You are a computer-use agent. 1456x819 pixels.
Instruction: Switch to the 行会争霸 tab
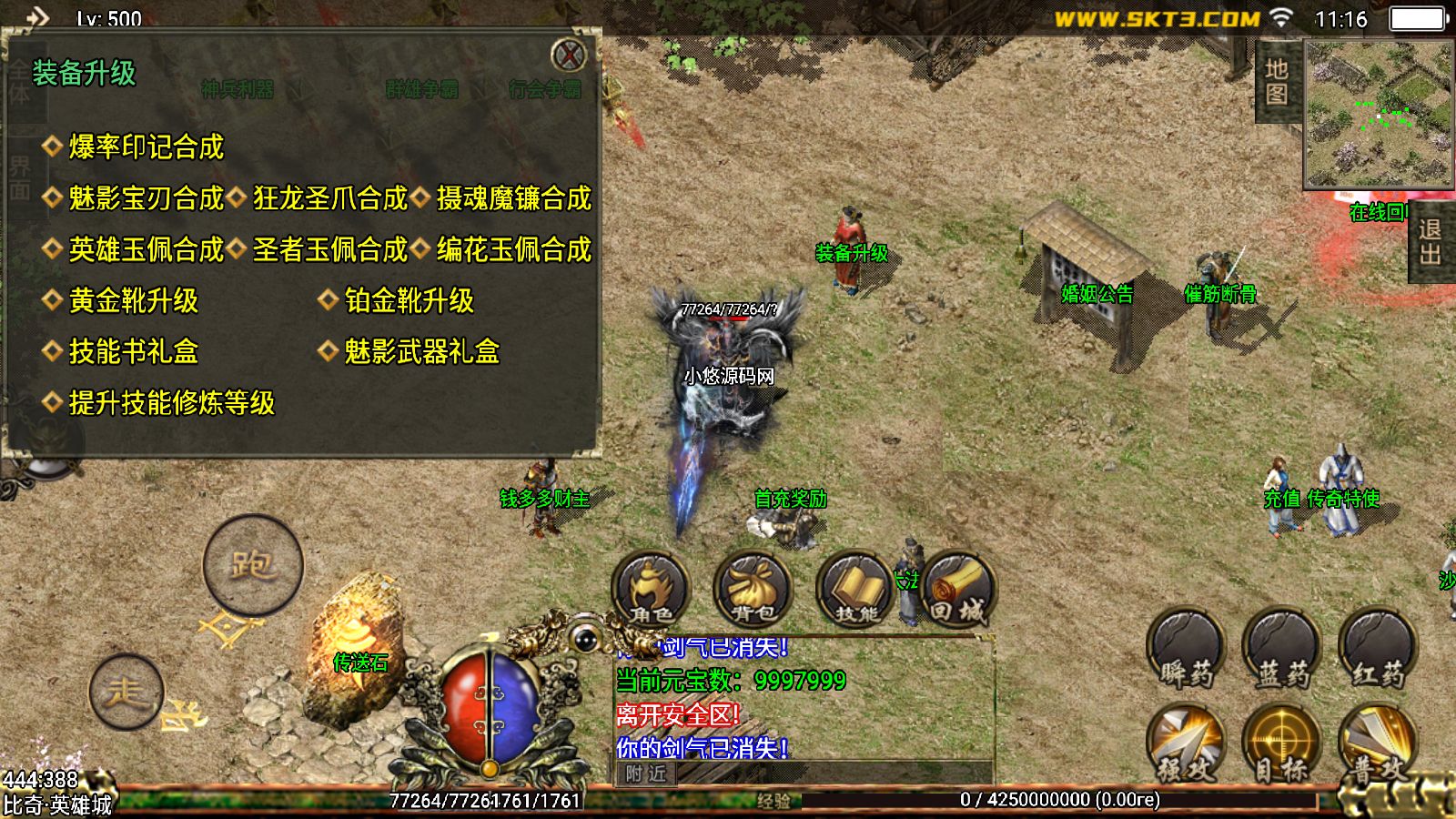point(546,89)
